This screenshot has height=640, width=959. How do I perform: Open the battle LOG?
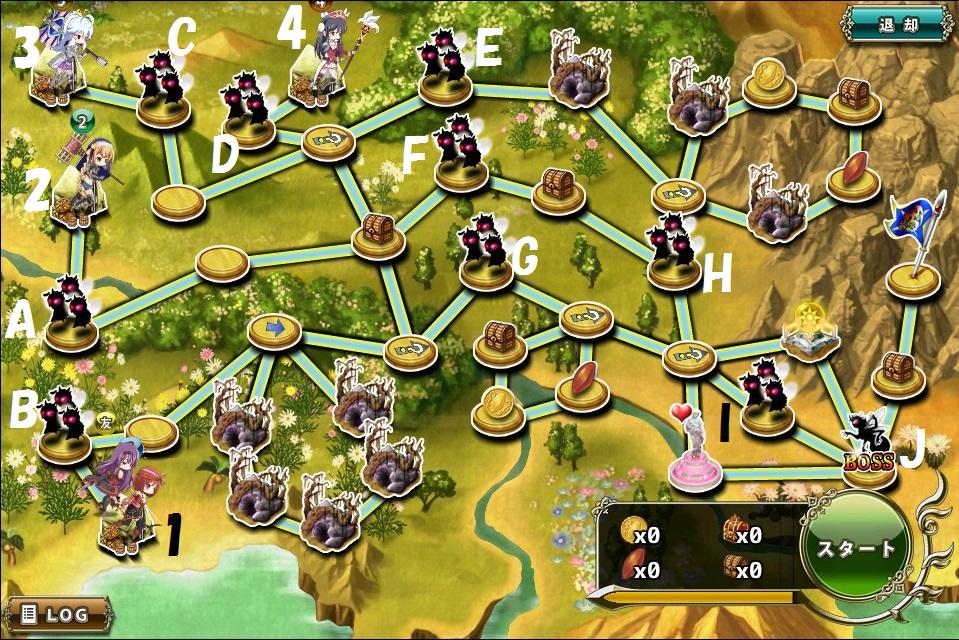tap(58, 613)
